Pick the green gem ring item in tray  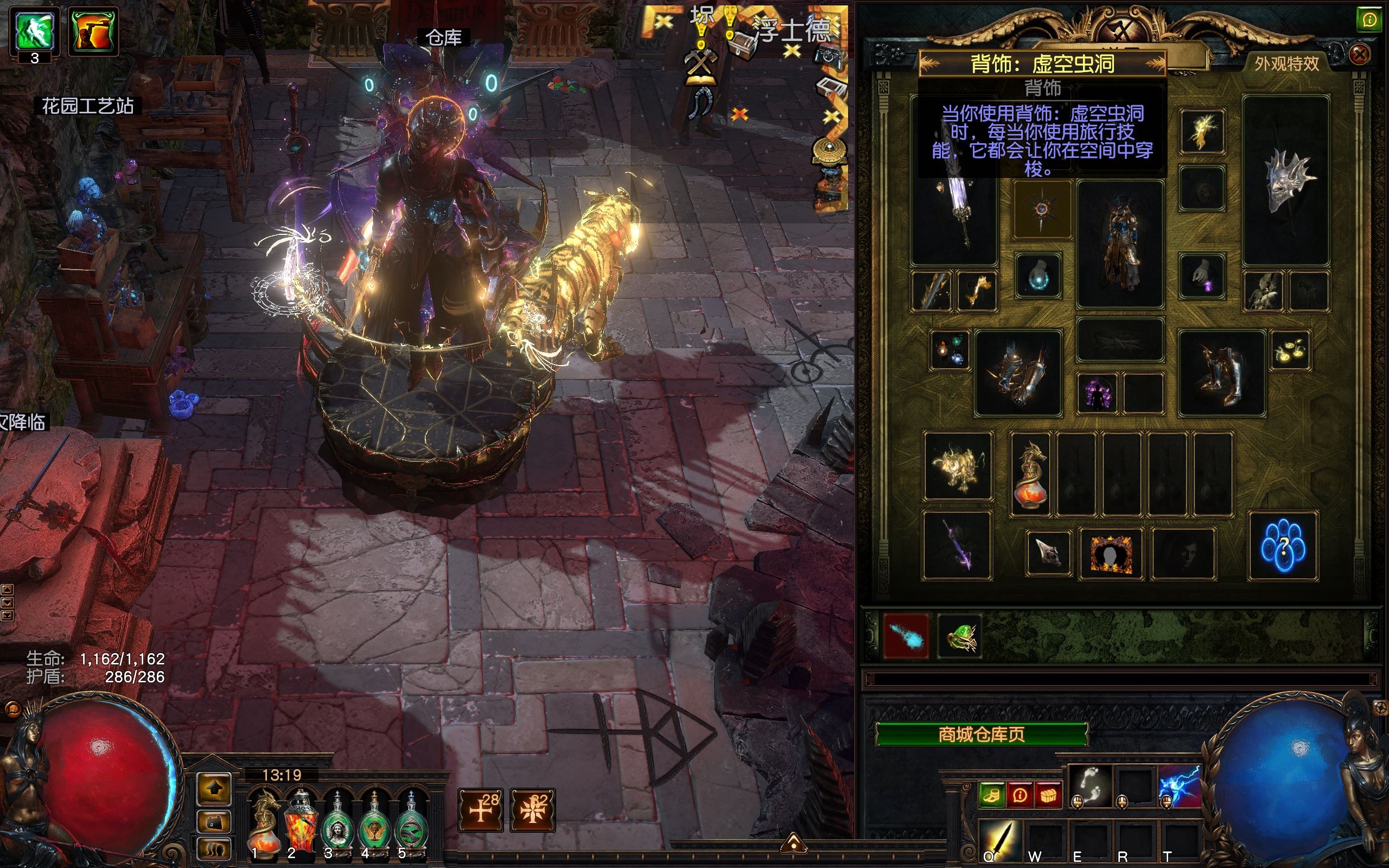pyautogui.click(x=960, y=636)
